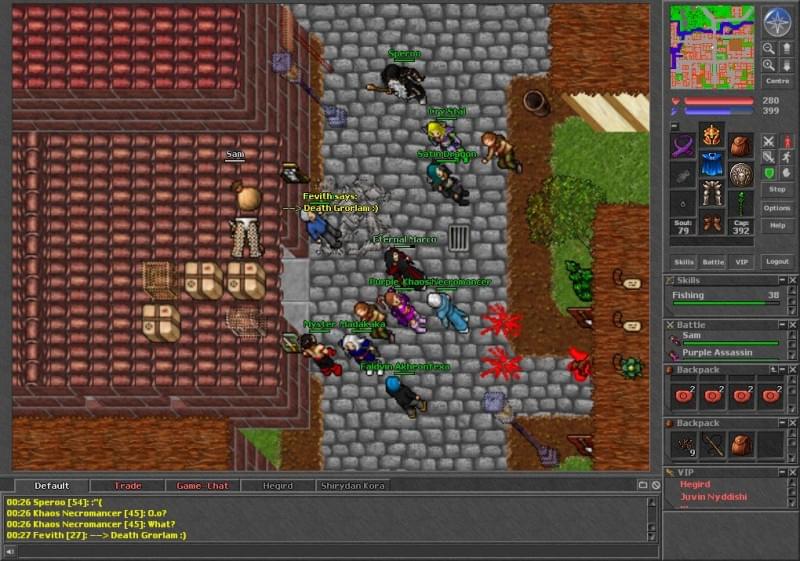Open the Help menu
Image resolution: width=800 pixels, height=561 pixels.
776,226
